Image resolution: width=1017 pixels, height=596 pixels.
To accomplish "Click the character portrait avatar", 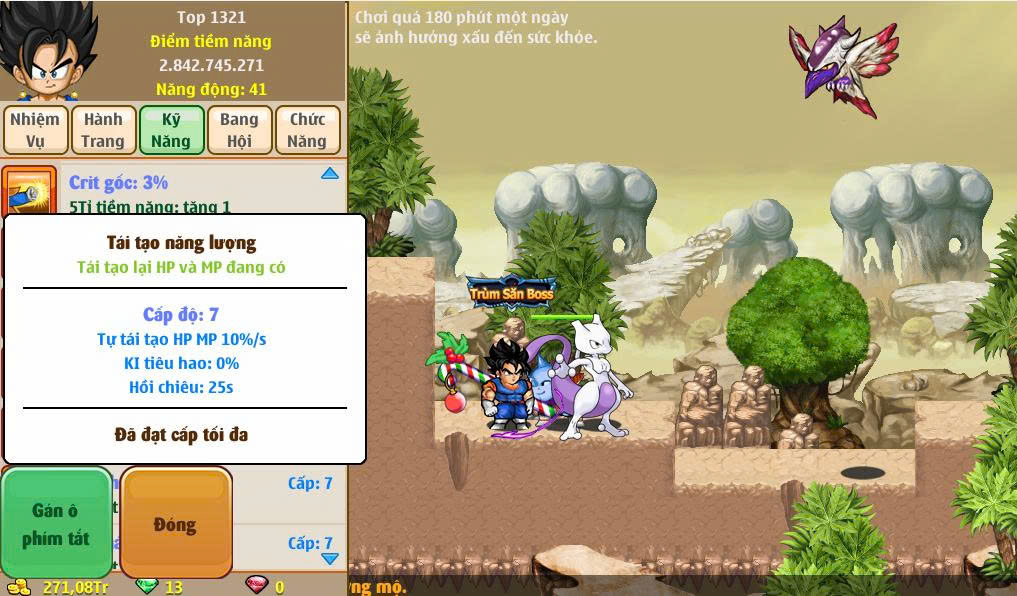I will [47, 50].
